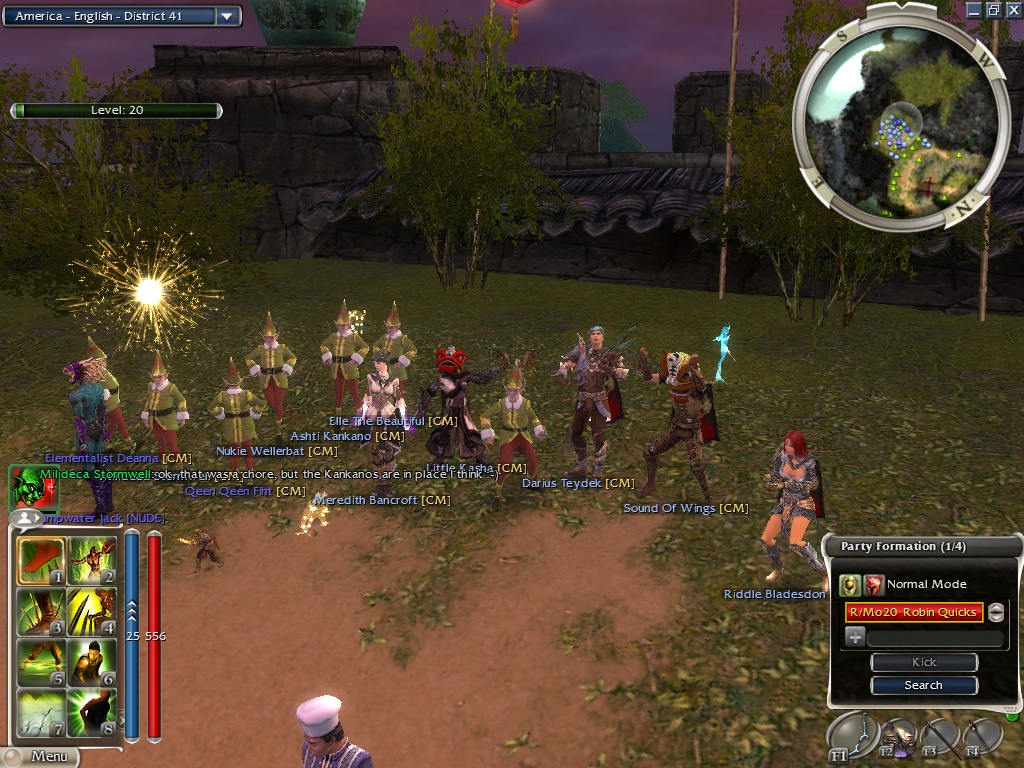Activate skill 7 with cracked ground icon
Image resolution: width=1024 pixels, height=768 pixels.
[41, 713]
